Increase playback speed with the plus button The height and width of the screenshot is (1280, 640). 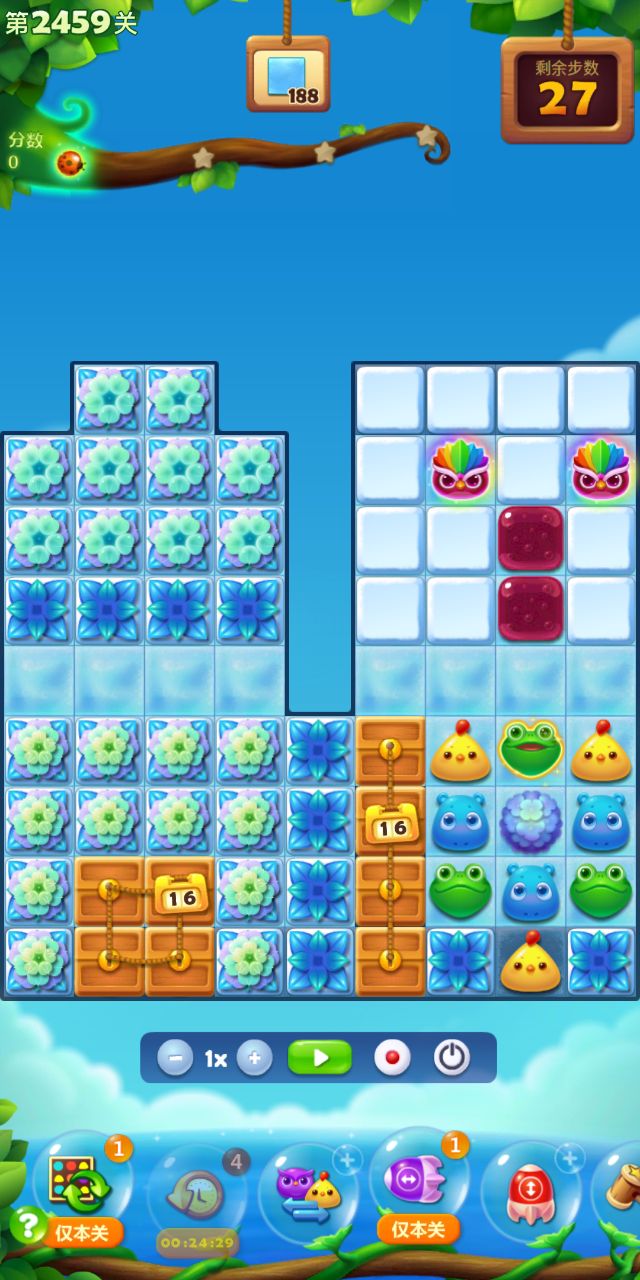(x=255, y=1058)
